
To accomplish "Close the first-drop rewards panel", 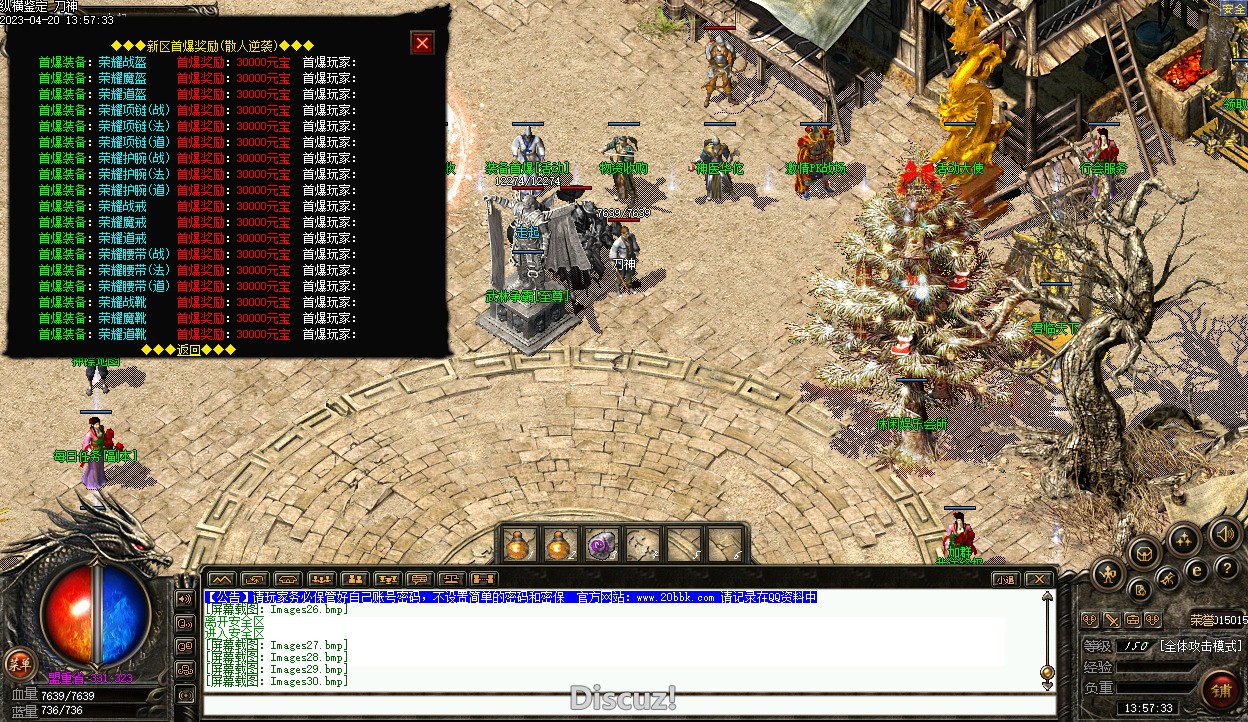I will tap(422, 43).
